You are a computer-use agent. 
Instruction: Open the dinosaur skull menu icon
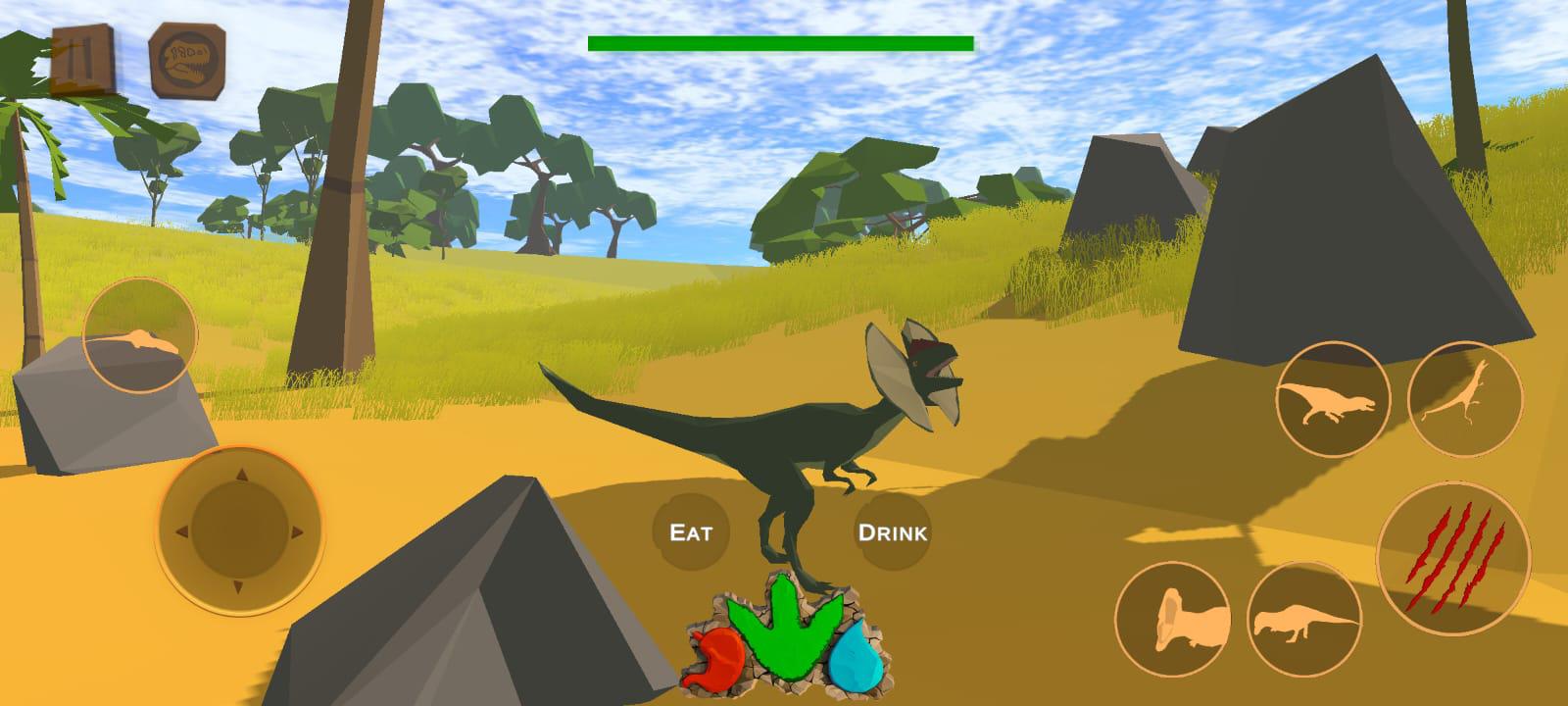pyautogui.click(x=186, y=61)
